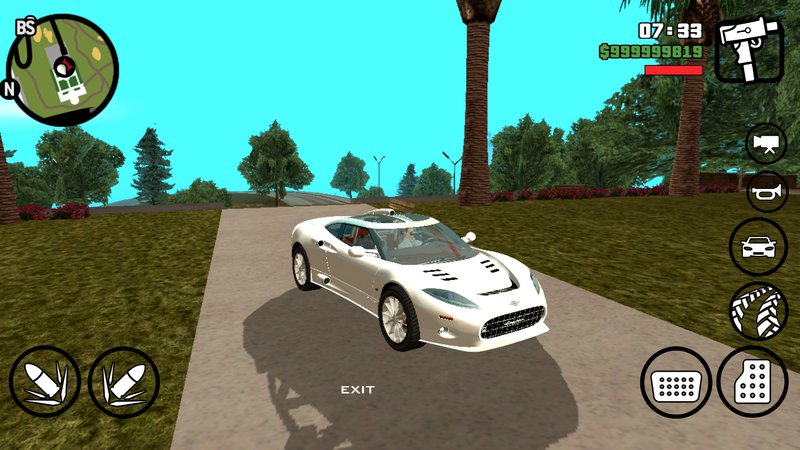Tap the car icon button
Screen dimensions: 800x450
759,246
